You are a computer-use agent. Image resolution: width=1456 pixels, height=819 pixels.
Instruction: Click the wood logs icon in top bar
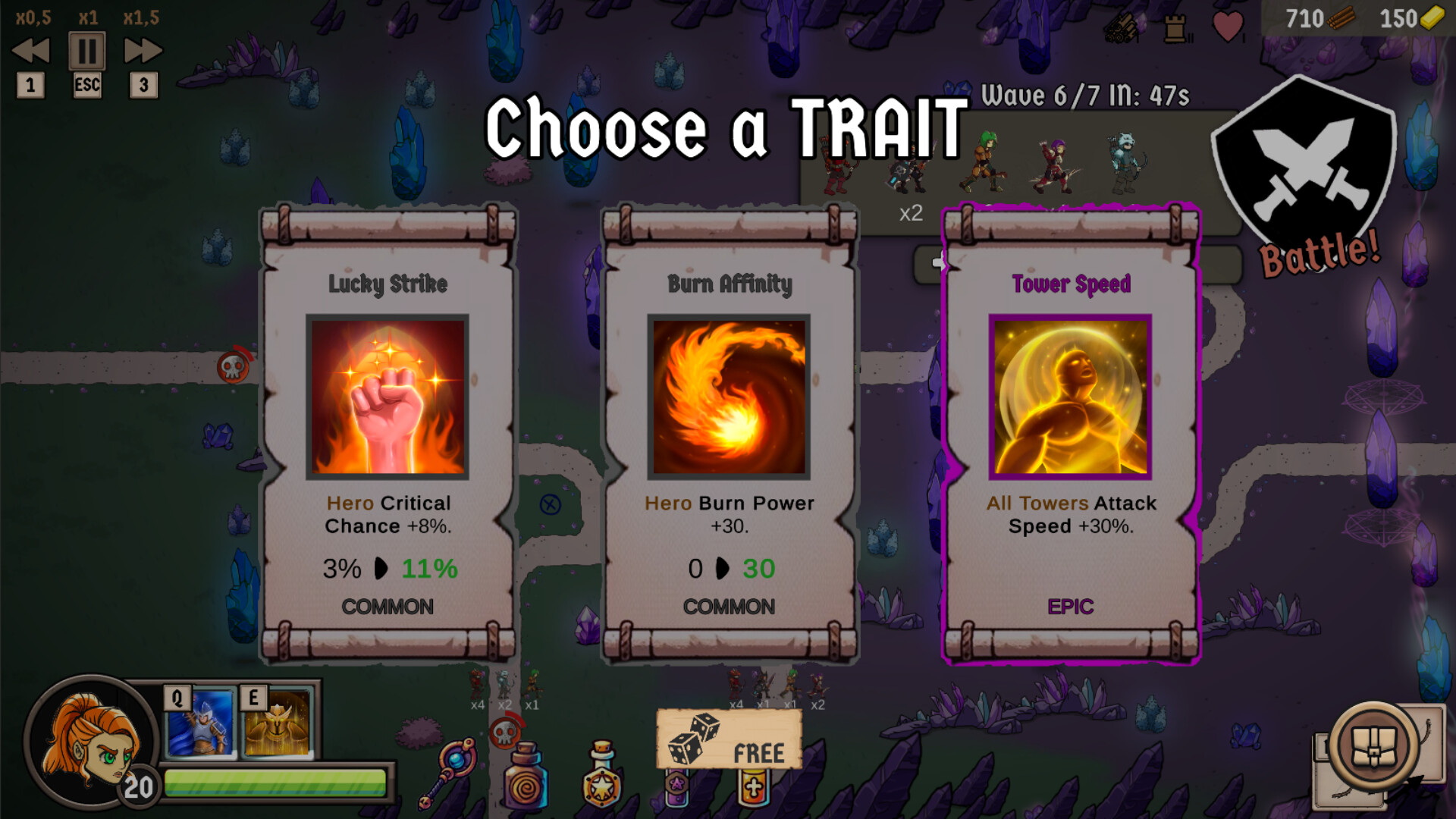(x=1121, y=29)
